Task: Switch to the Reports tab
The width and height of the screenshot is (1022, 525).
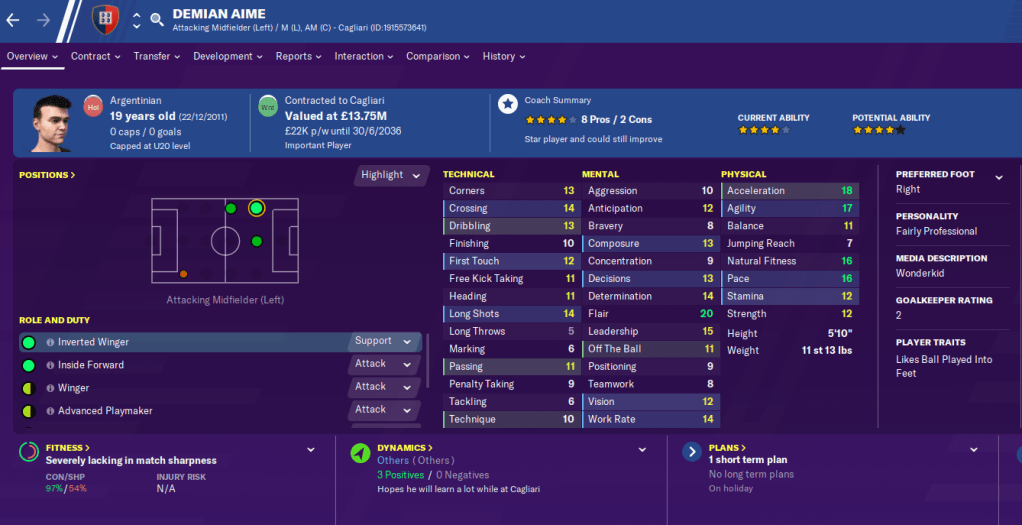Action: (x=299, y=57)
